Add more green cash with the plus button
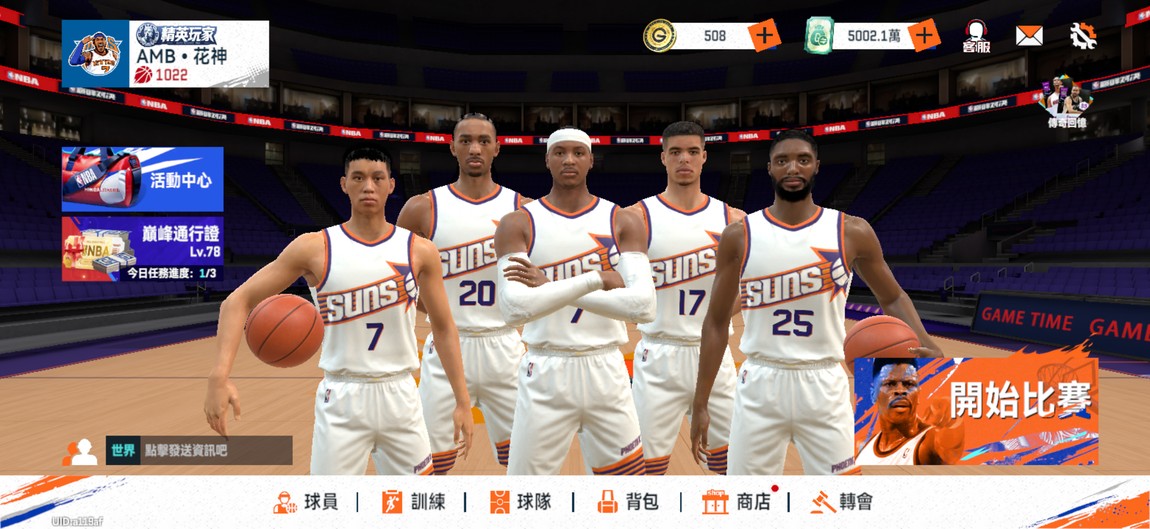The height and width of the screenshot is (529, 1150). click(x=923, y=36)
